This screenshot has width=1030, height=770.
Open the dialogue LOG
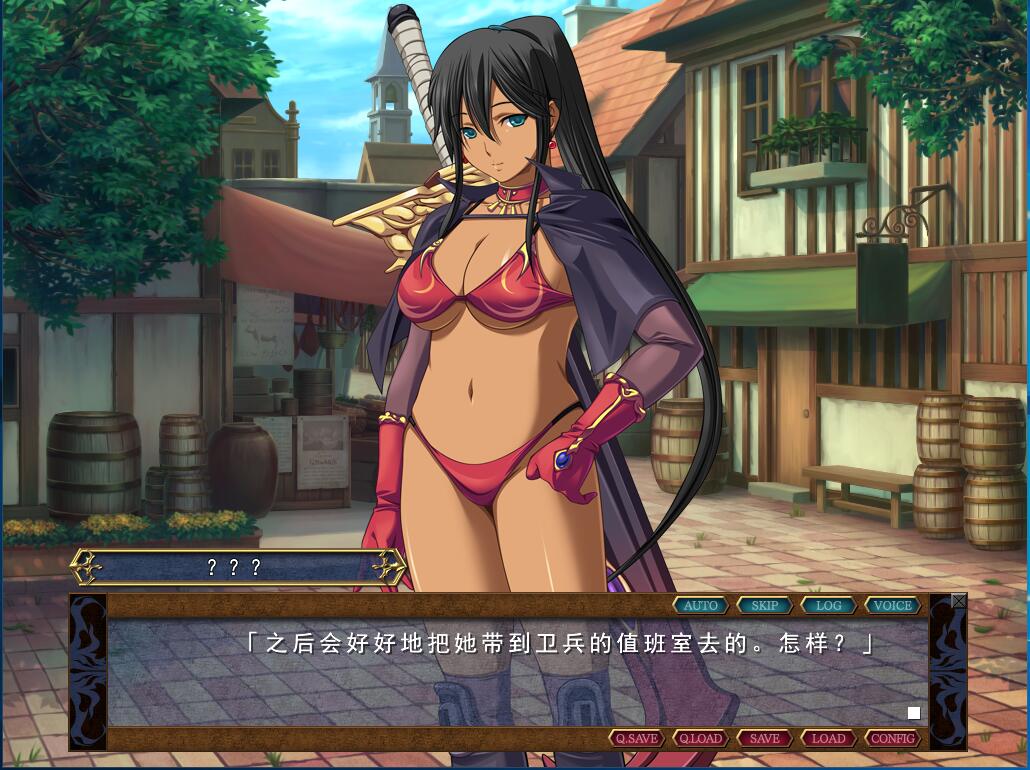click(x=829, y=605)
